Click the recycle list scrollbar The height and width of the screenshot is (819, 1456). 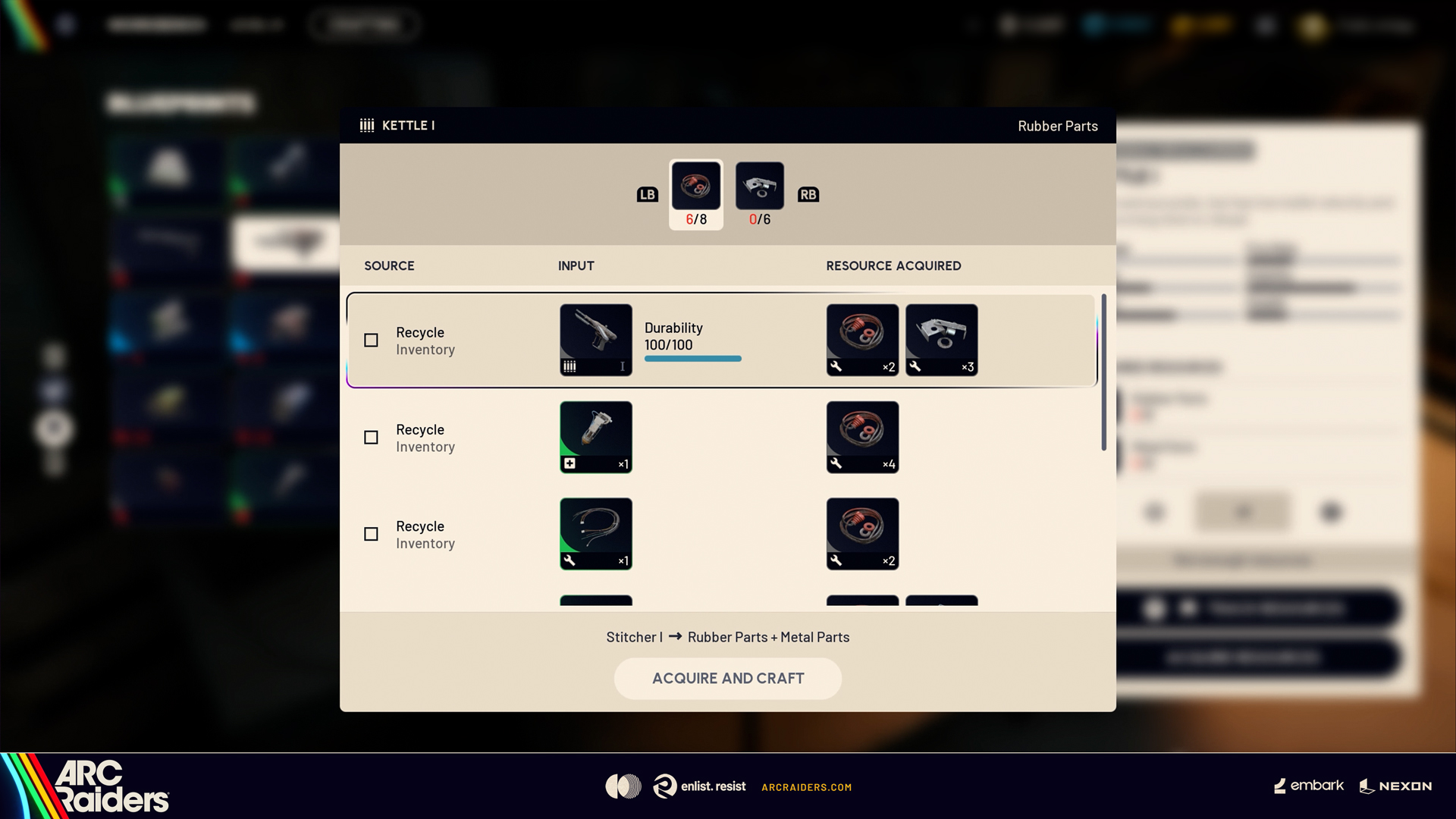tap(1103, 372)
